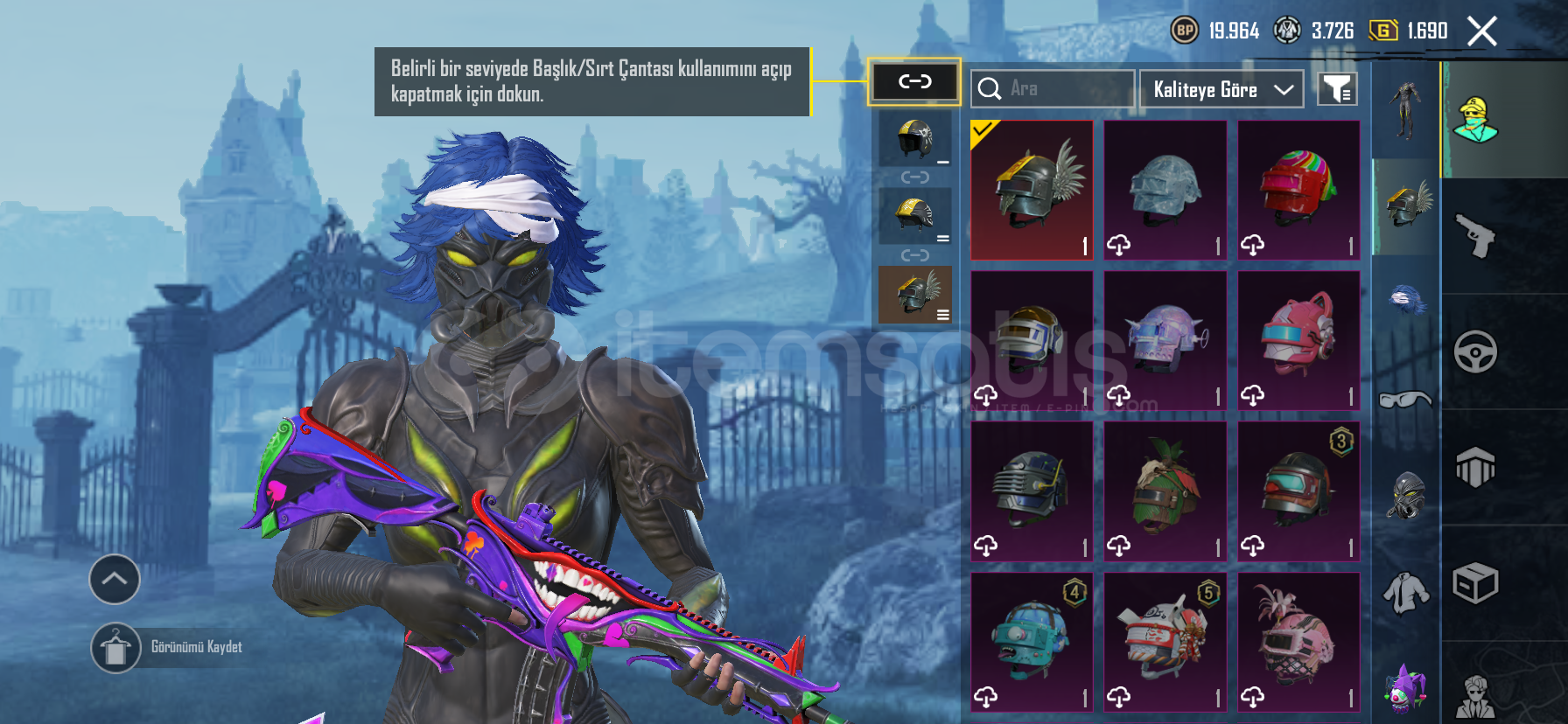Open the Kaliteye Göre sort dropdown
The image size is (1568, 724).
1221,89
